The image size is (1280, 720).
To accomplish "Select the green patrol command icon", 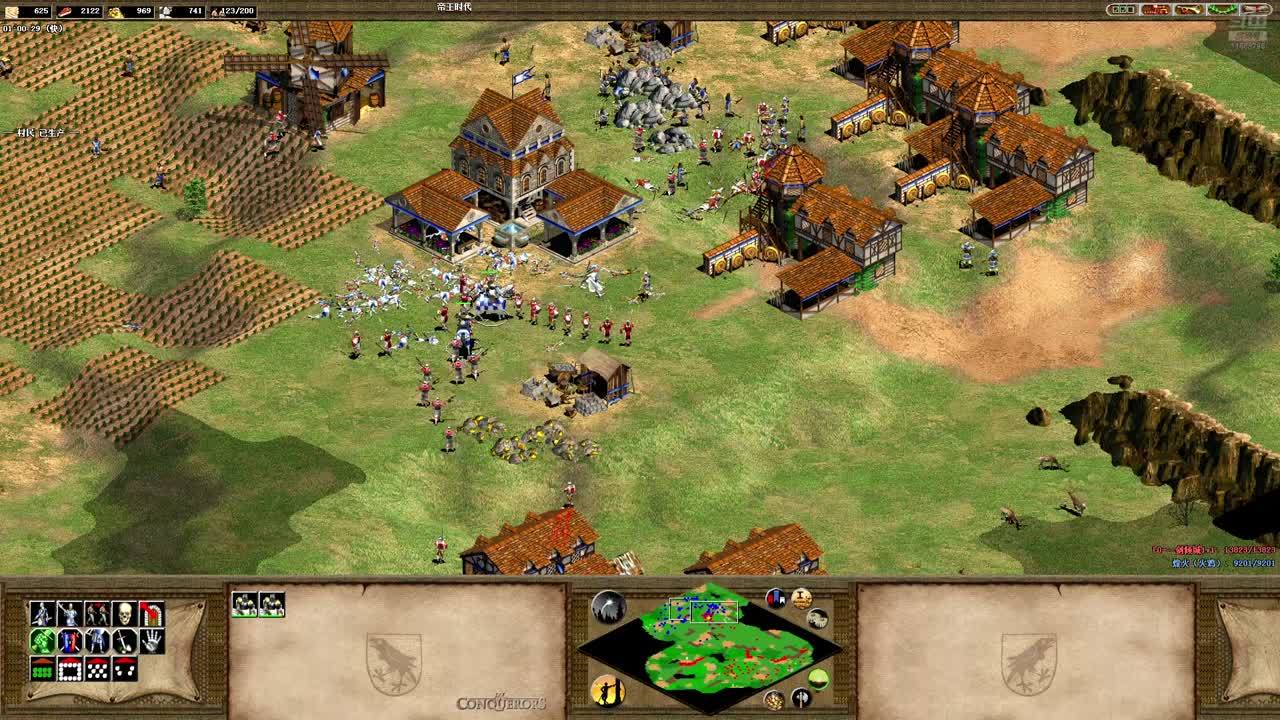I will click(x=42, y=641).
